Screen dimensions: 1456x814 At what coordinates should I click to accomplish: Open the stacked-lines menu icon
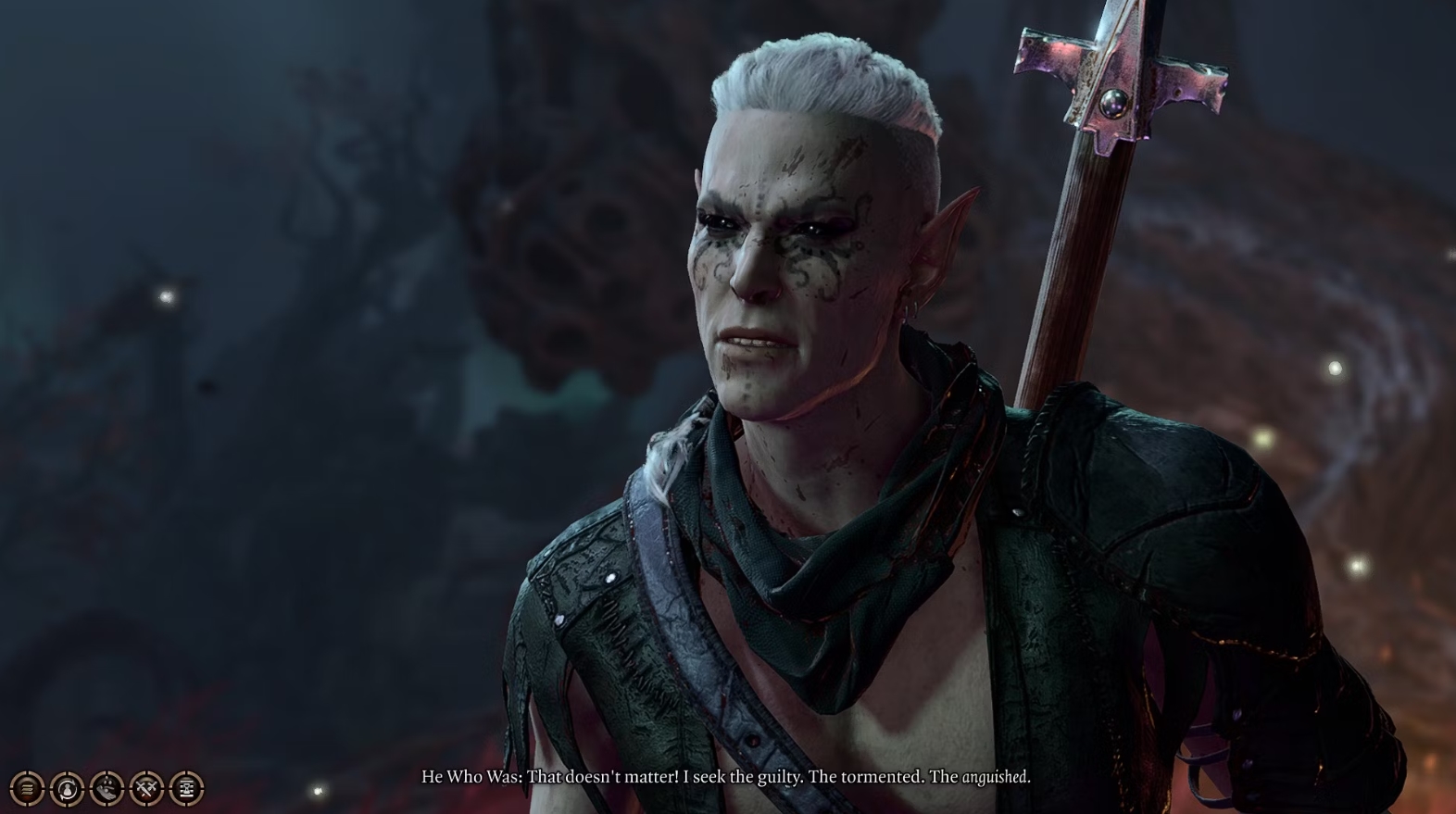[28, 788]
